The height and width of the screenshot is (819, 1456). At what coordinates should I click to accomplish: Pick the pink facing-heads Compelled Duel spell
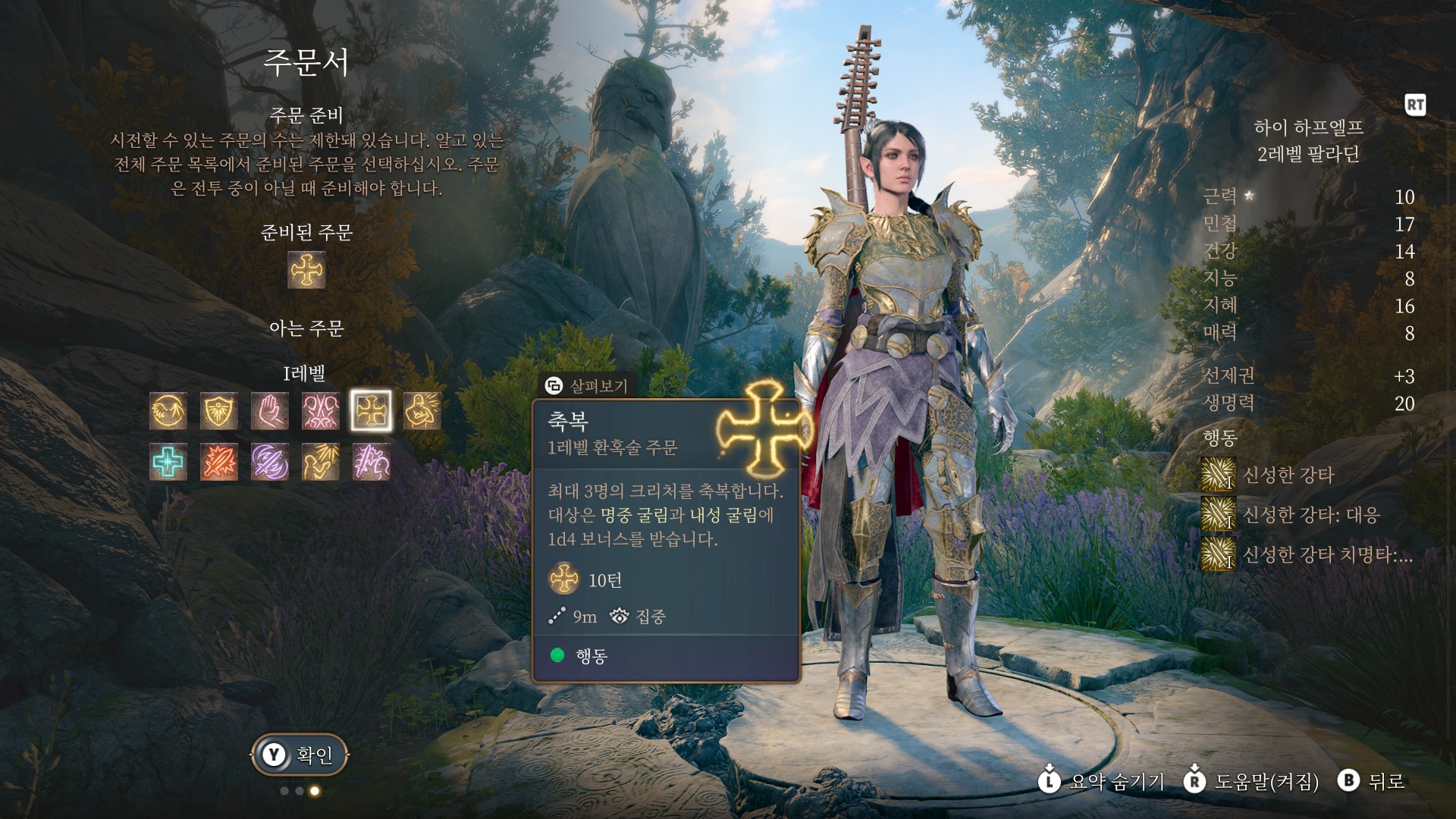point(321,411)
